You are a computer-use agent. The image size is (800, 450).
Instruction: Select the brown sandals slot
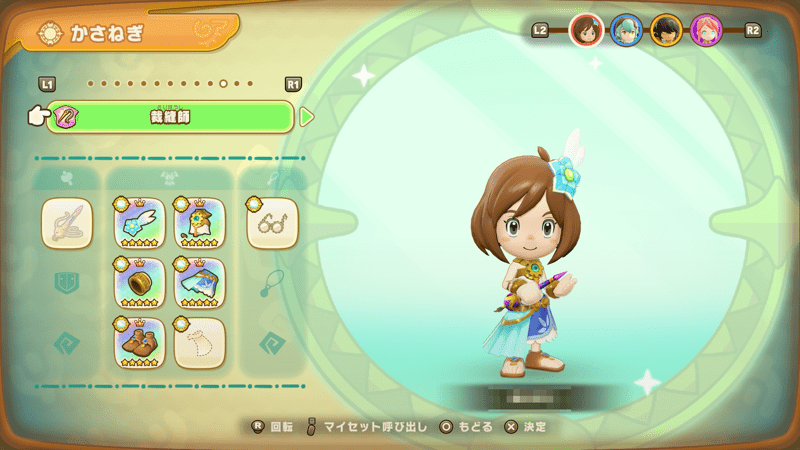[139, 342]
